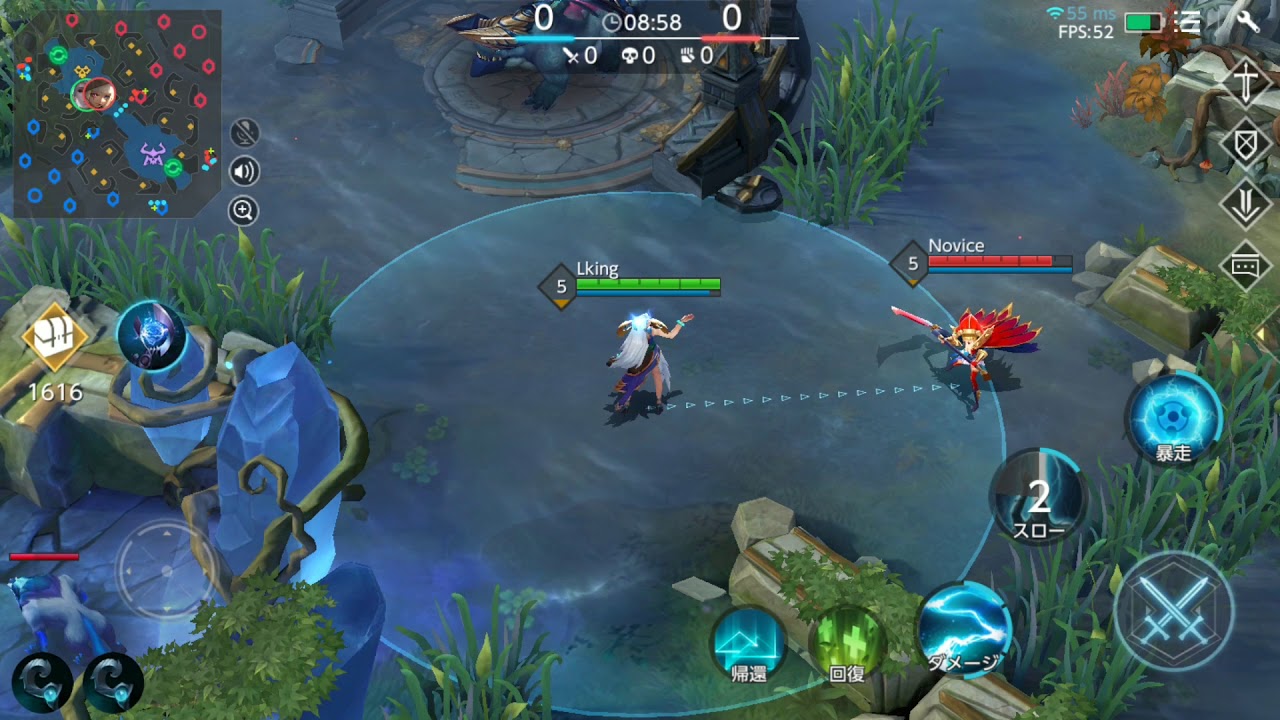Viewport: 1280px width, 720px height.
Task: Use the 帰還 recall button
Action: (749, 642)
